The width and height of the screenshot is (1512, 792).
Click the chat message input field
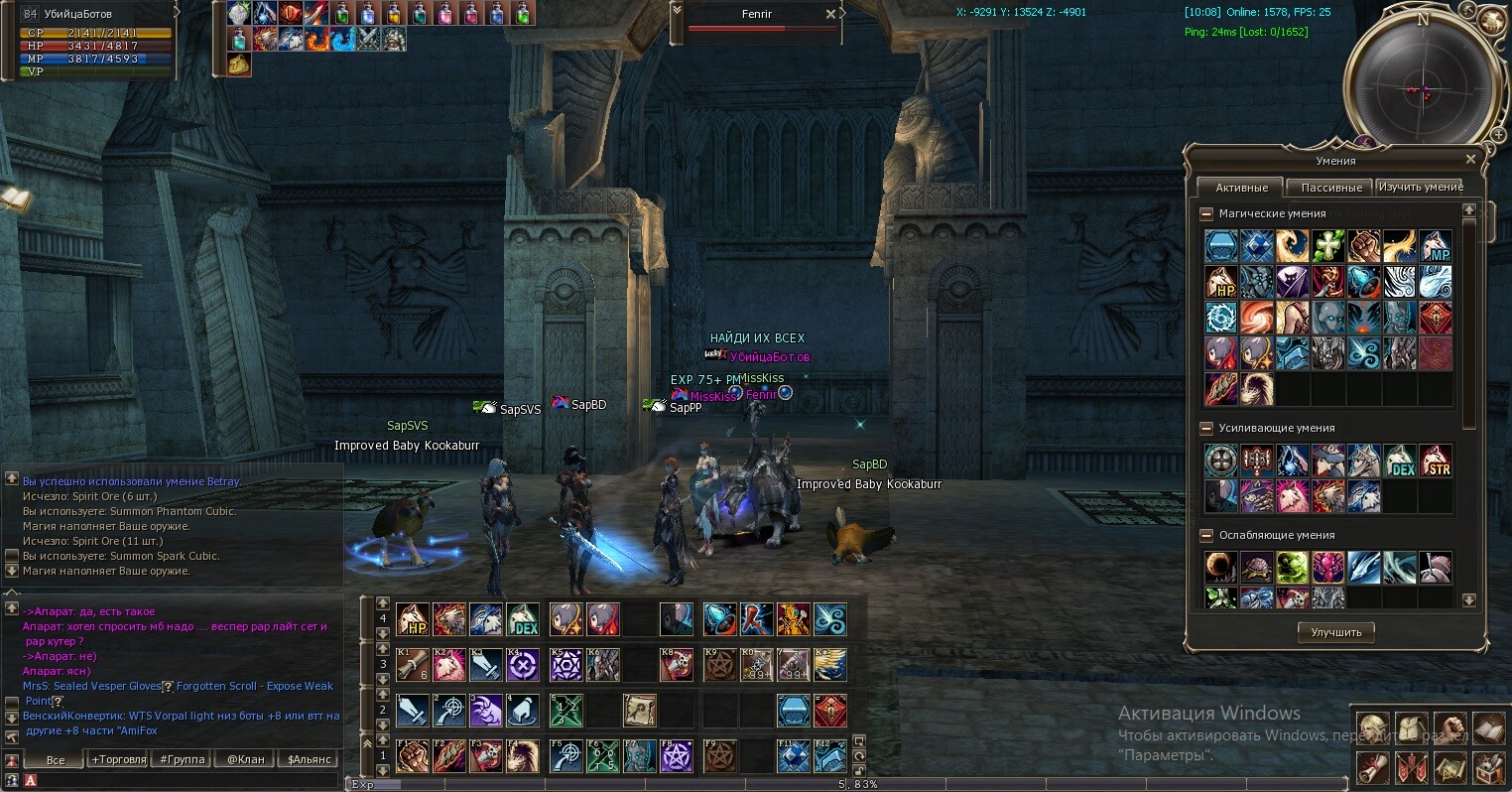179,781
